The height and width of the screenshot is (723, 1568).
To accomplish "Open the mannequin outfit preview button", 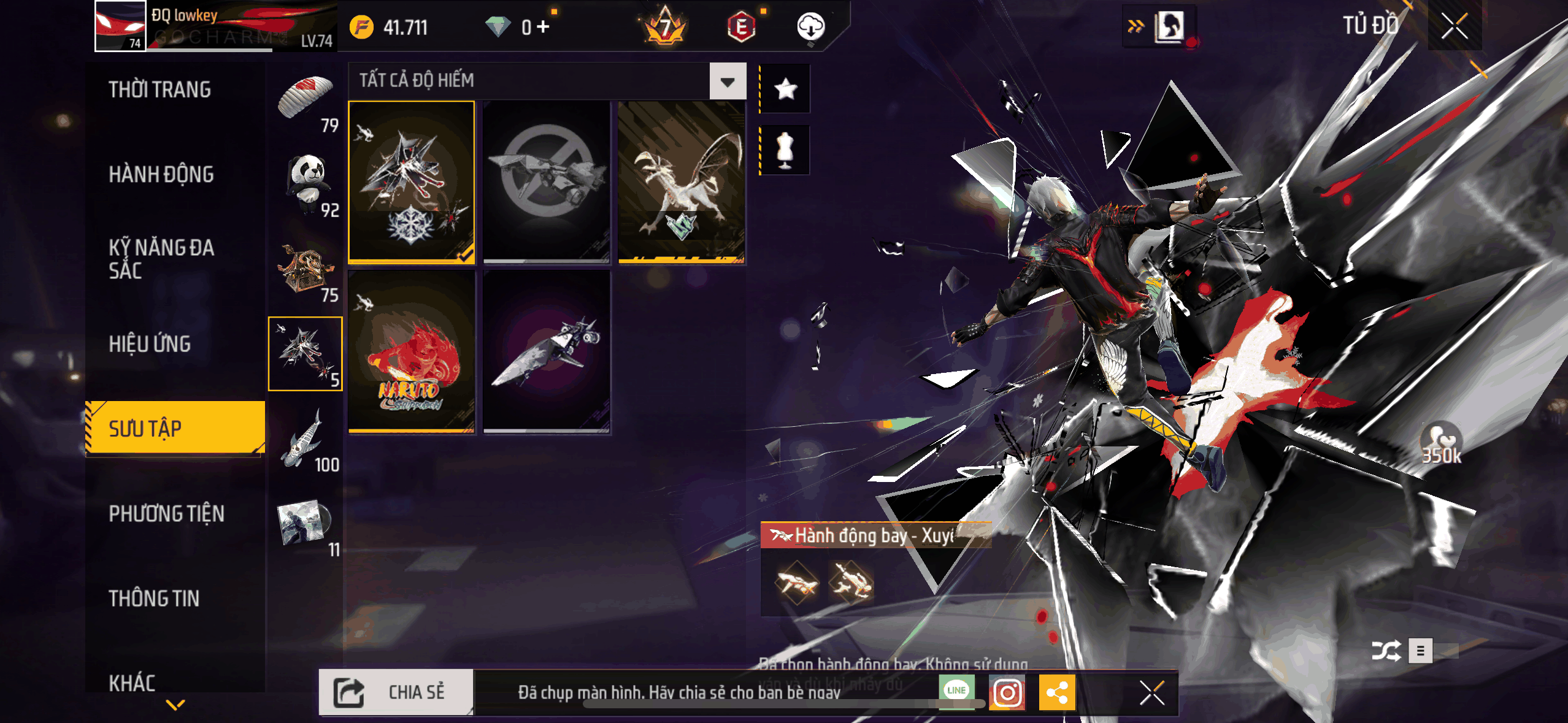I will [x=785, y=150].
